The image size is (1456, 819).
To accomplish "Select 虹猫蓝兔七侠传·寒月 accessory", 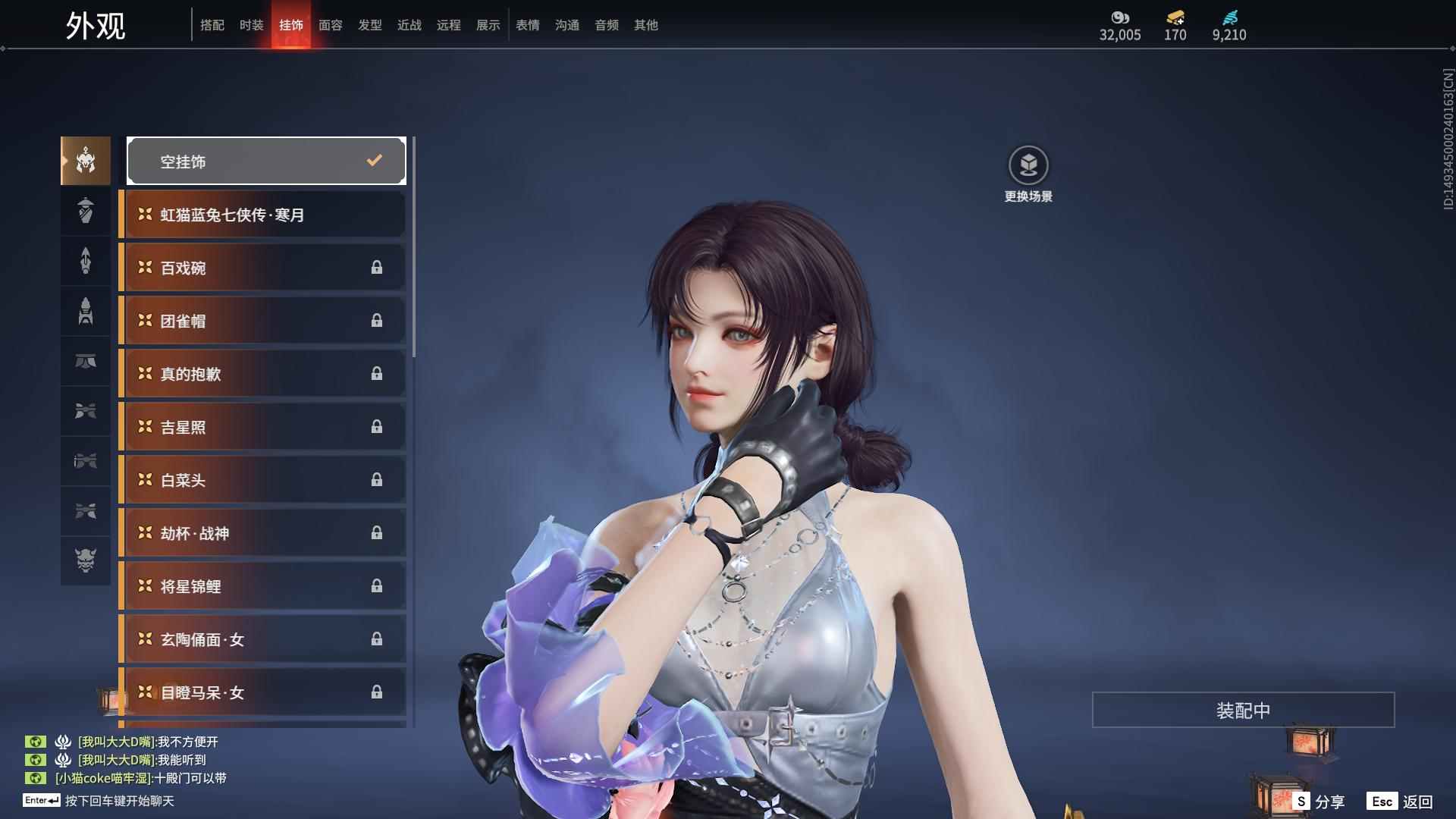I will tap(262, 215).
